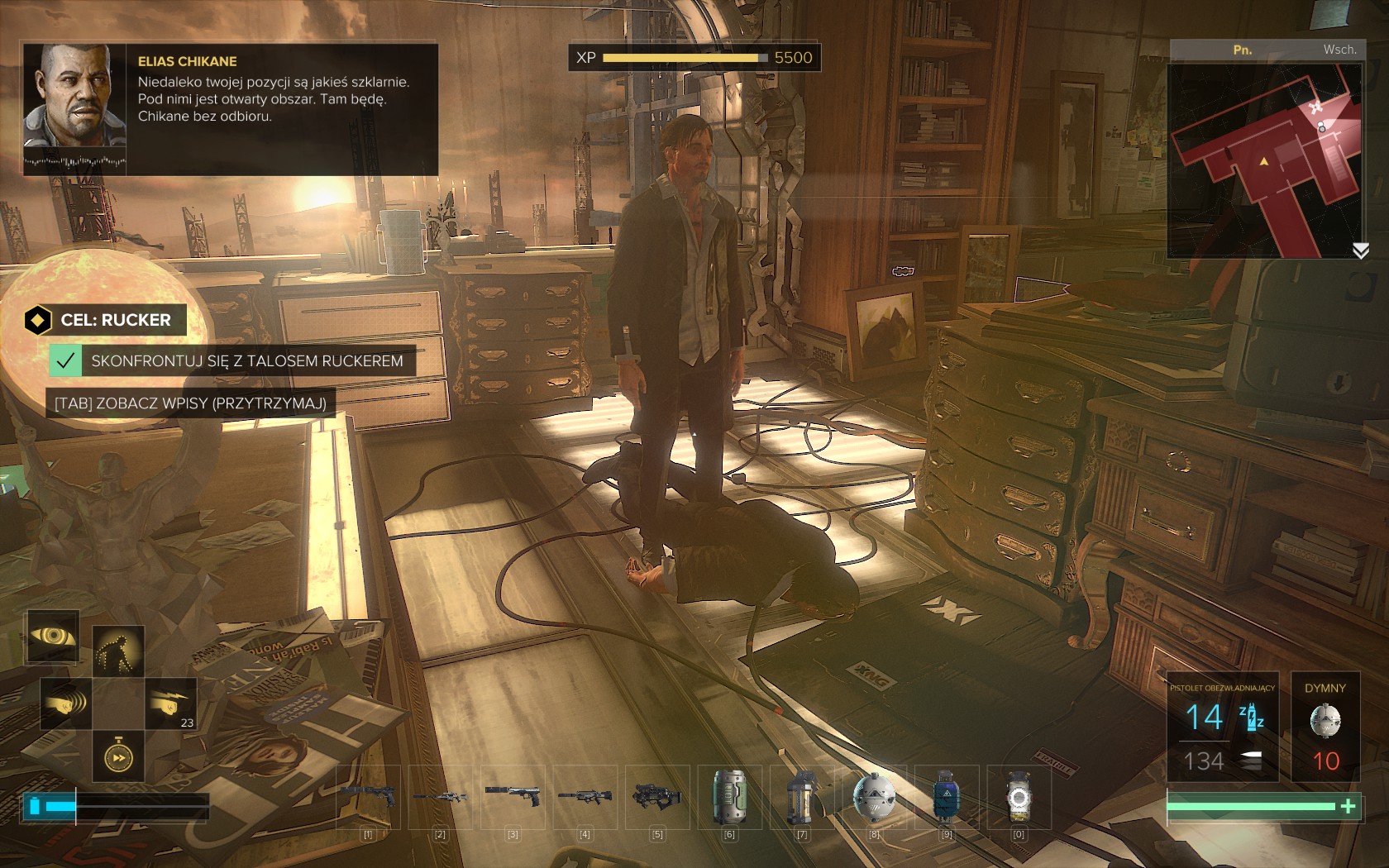Screen dimensions: 1389x868
Task: Select the Dymny smoke grenade panel
Action: [x=1325, y=727]
